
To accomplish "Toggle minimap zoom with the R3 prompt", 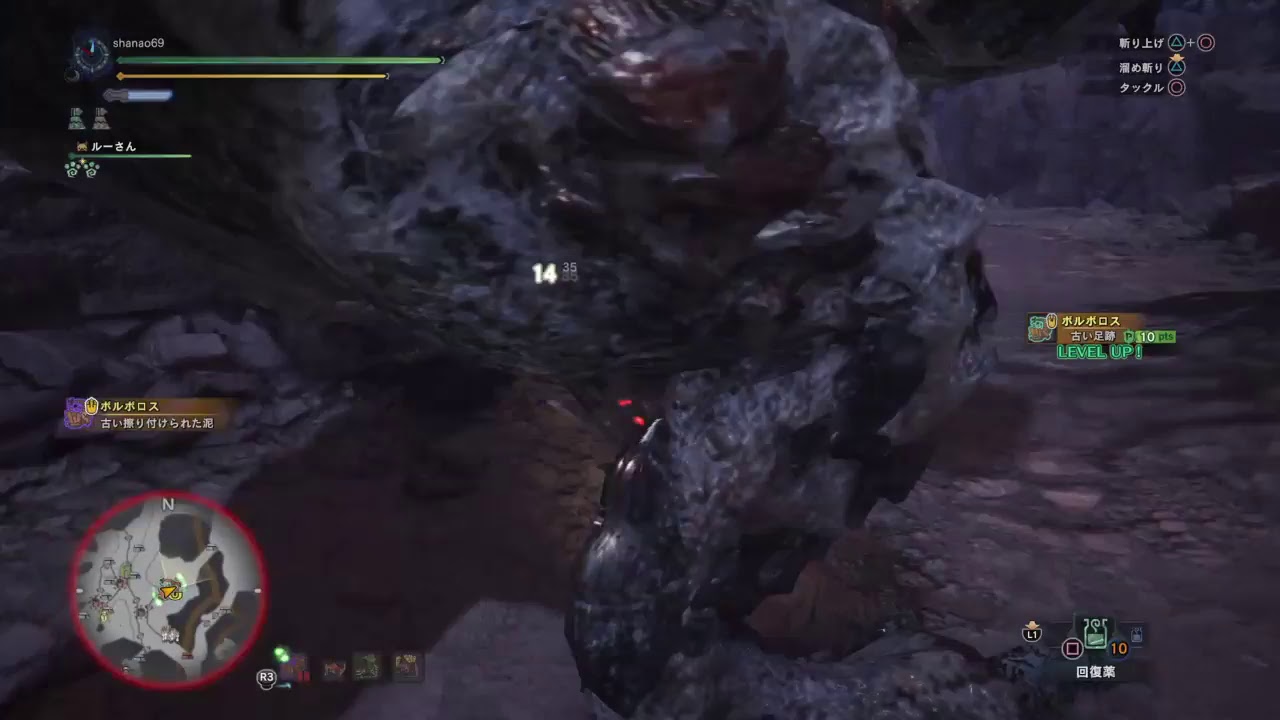I will [265, 677].
